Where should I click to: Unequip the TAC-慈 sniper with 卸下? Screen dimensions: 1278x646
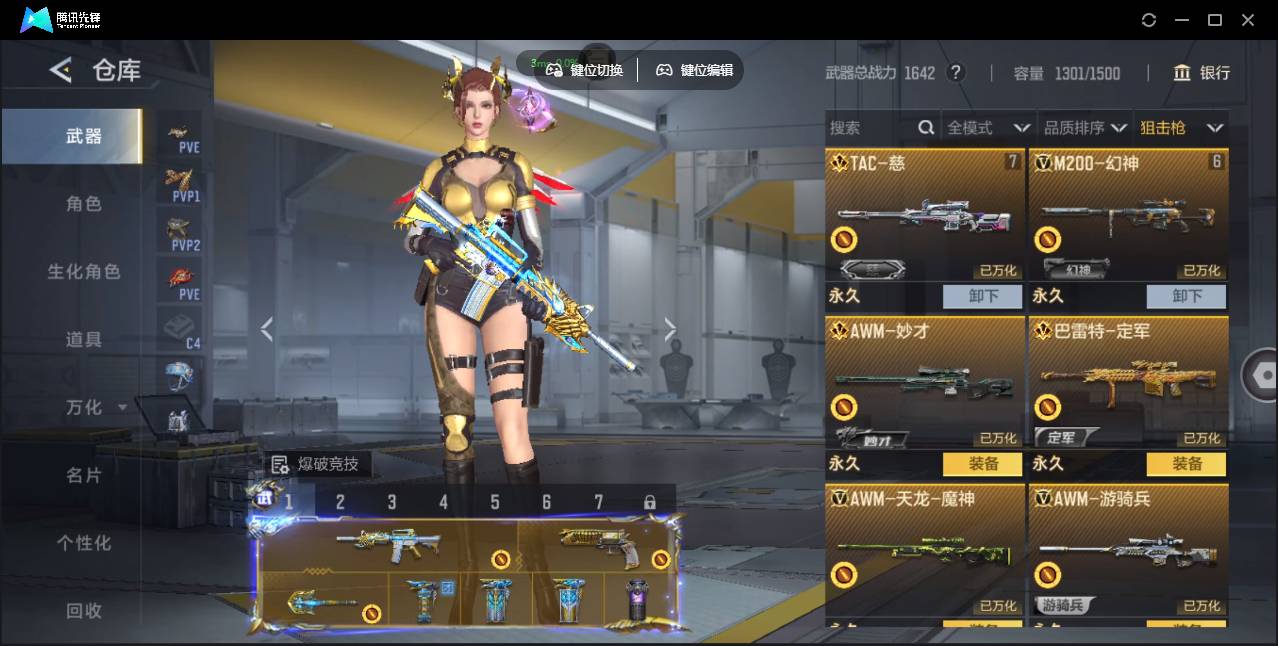click(982, 296)
